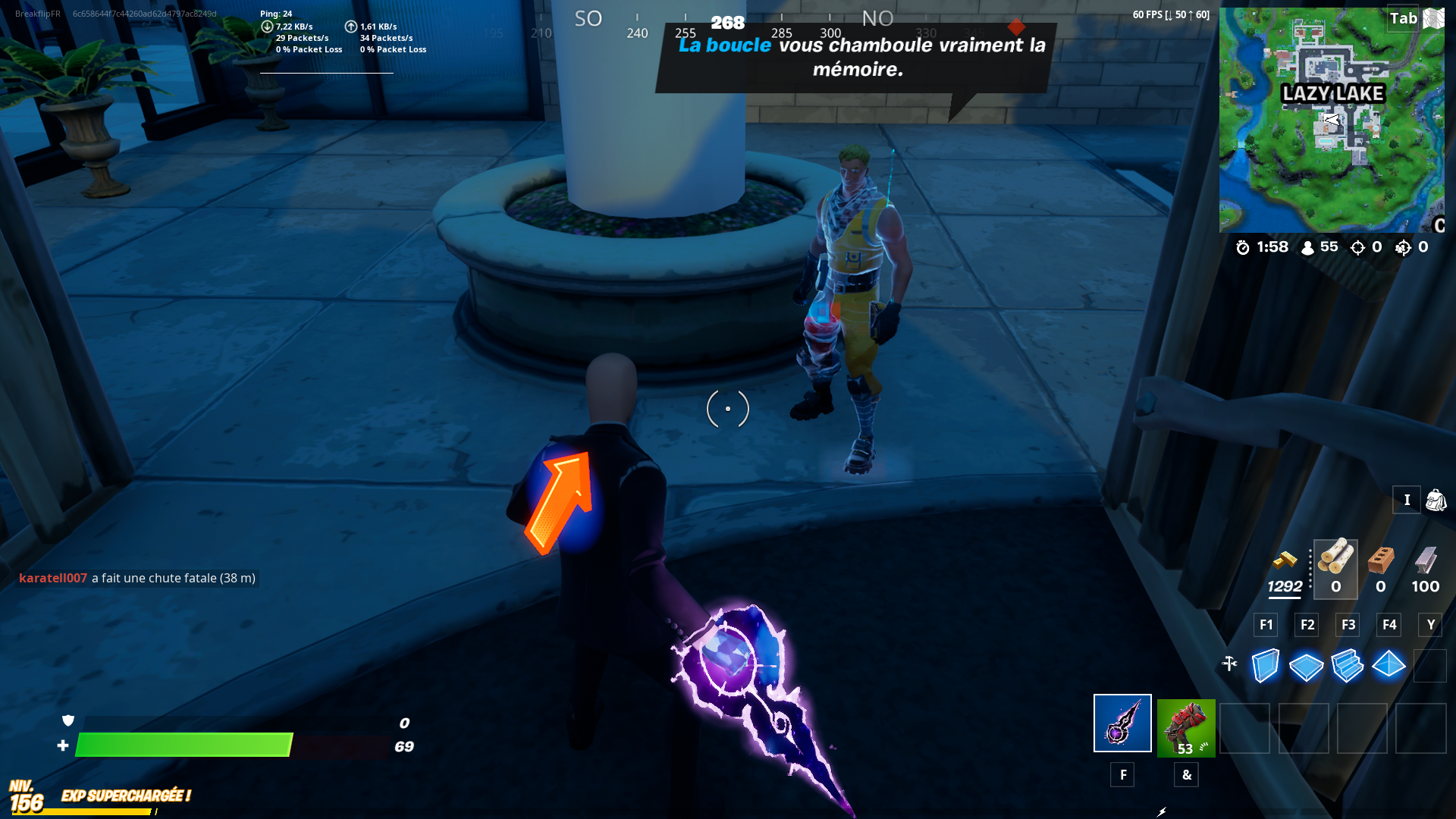
Task: Select the wall build piece
Action: (x=1264, y=665)
